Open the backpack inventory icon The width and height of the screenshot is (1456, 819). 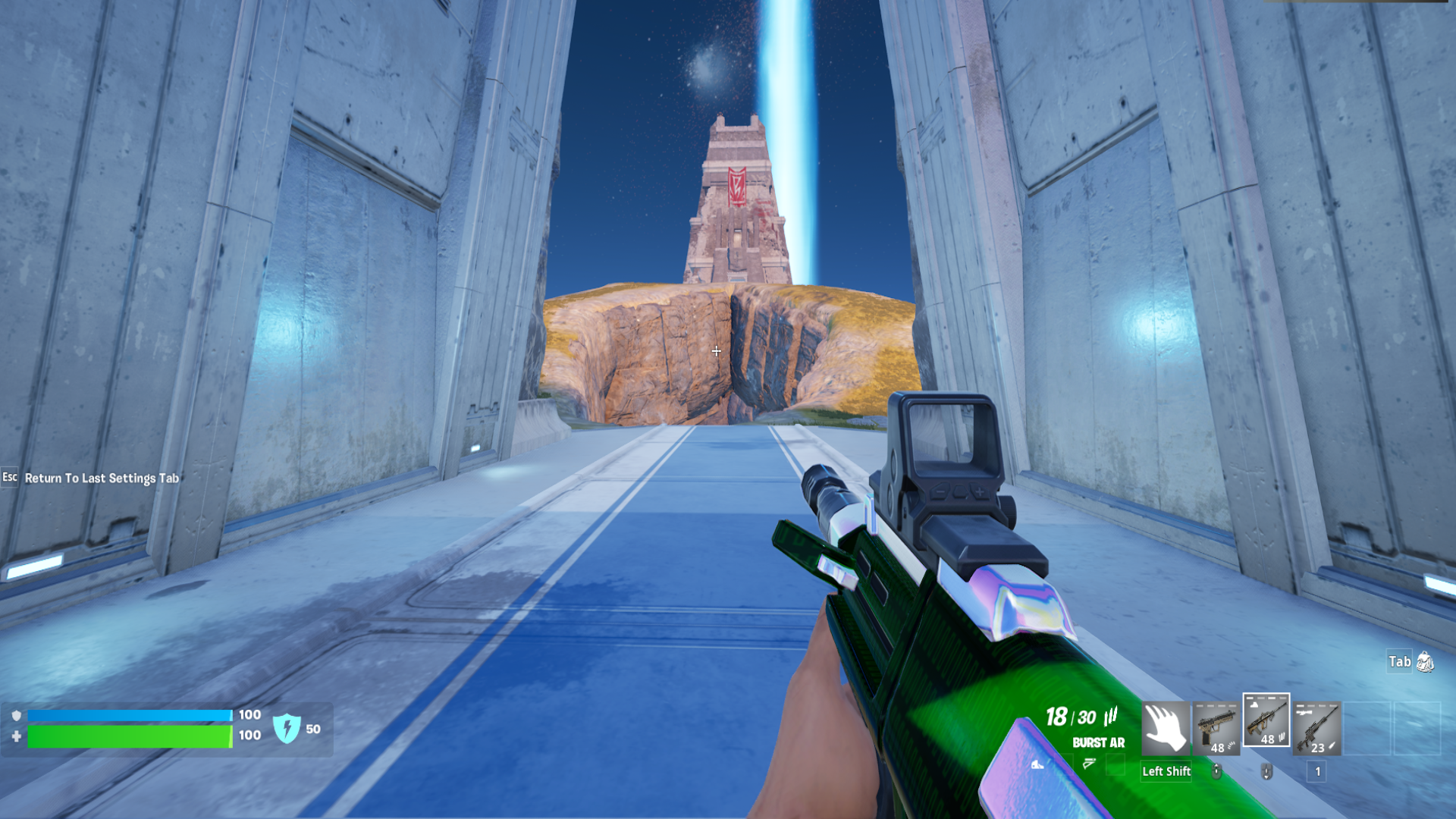coord(1425,661)
